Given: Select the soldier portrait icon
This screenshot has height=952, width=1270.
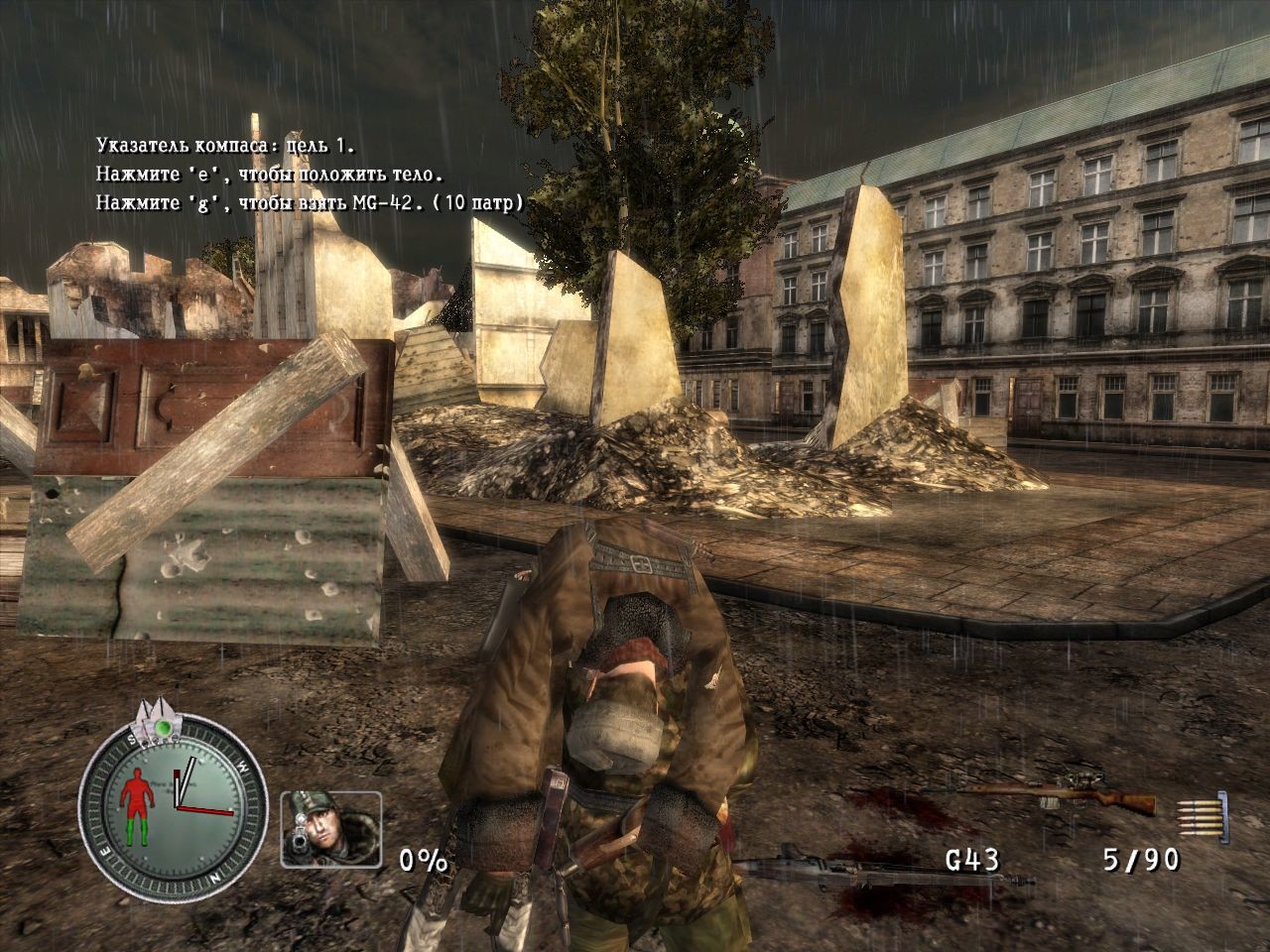Looking at the screenshot, I should [x=330, y=829].
